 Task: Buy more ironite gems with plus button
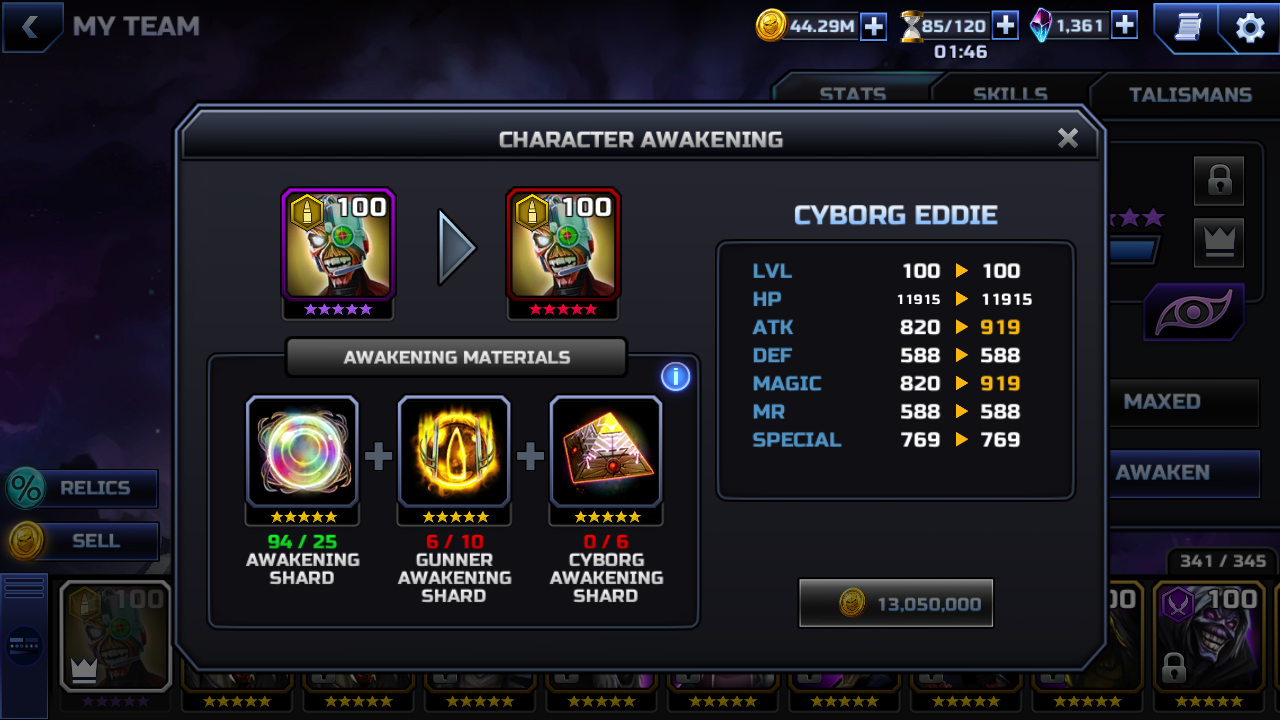(x=1124, y=26)
